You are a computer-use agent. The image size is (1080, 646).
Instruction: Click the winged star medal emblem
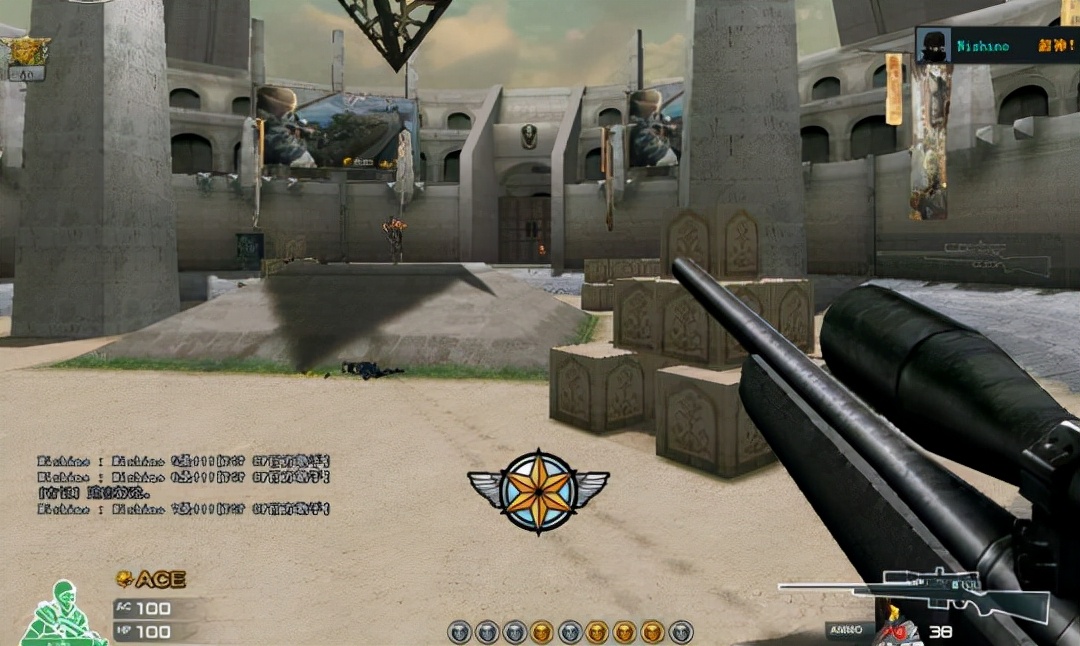pyautogui.click(x=538, y=490)
